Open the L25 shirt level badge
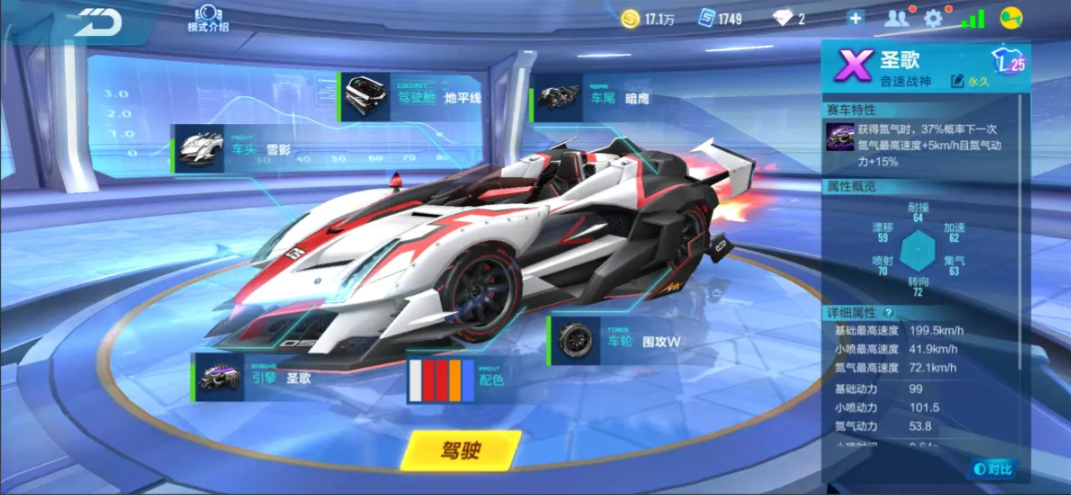 (1011, 62)
